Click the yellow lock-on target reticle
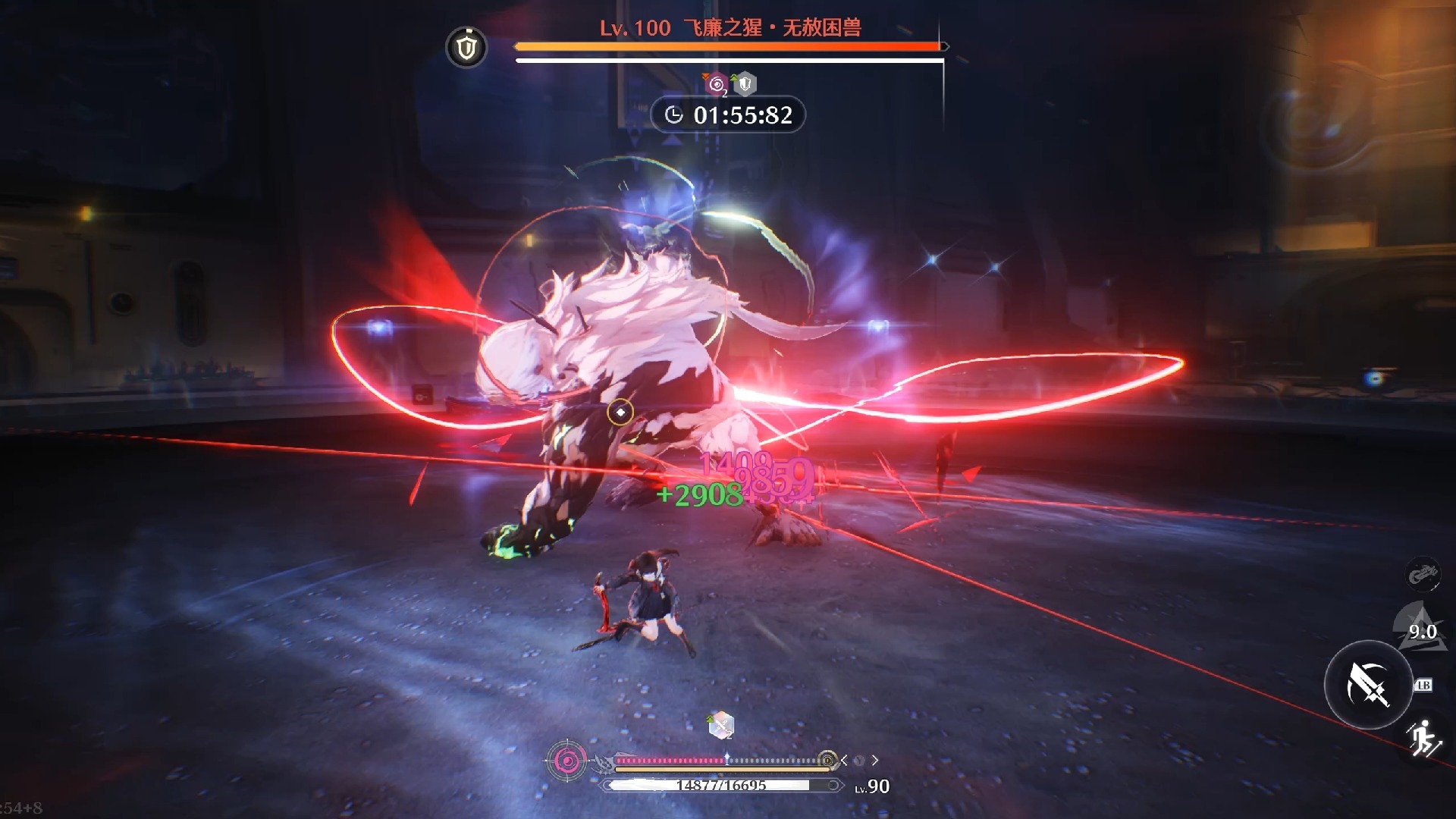Viewport: 1456px width, 819px height. click(x=620, y=412)
